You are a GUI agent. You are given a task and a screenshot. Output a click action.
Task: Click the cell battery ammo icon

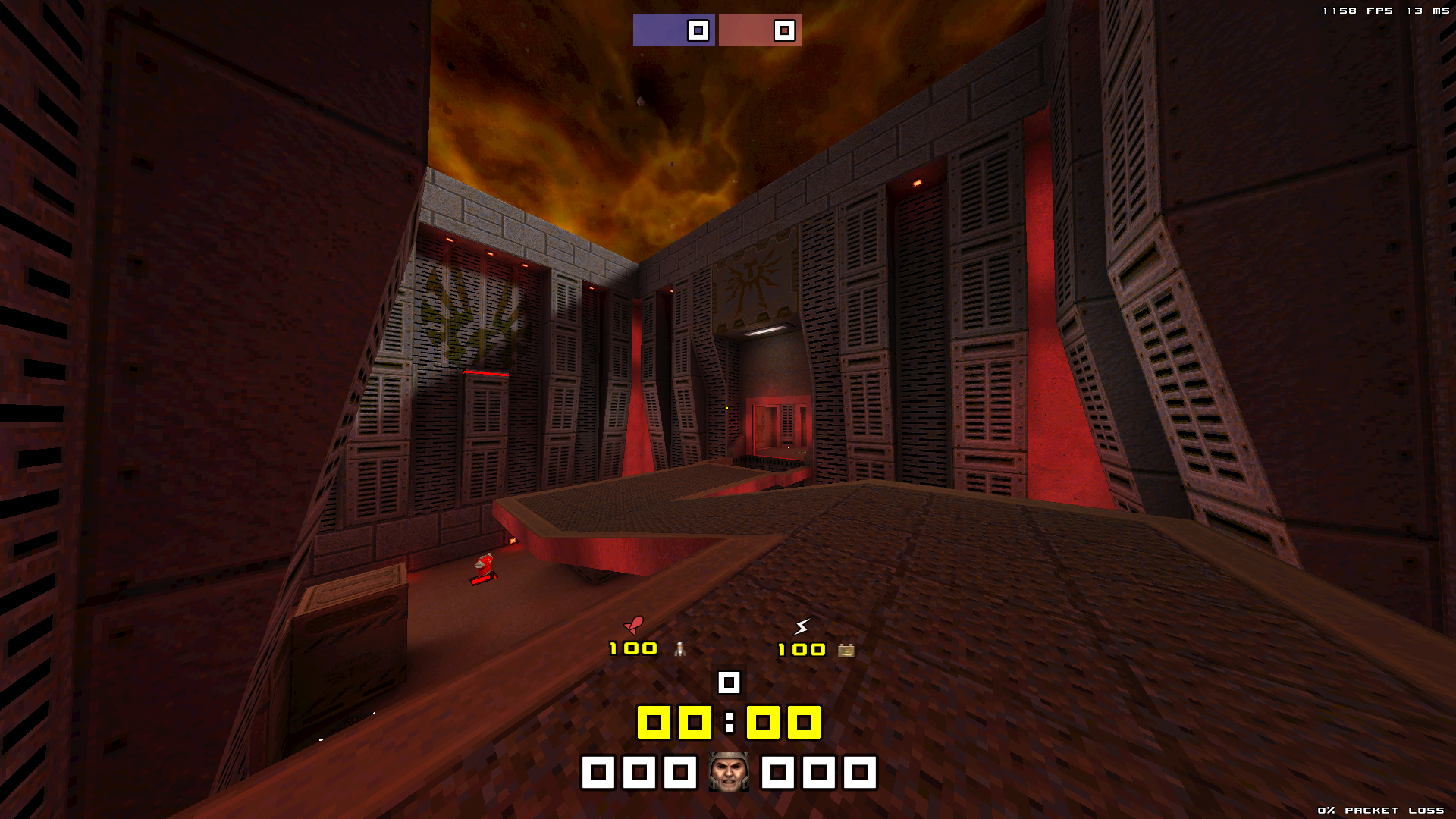[846, 650]
